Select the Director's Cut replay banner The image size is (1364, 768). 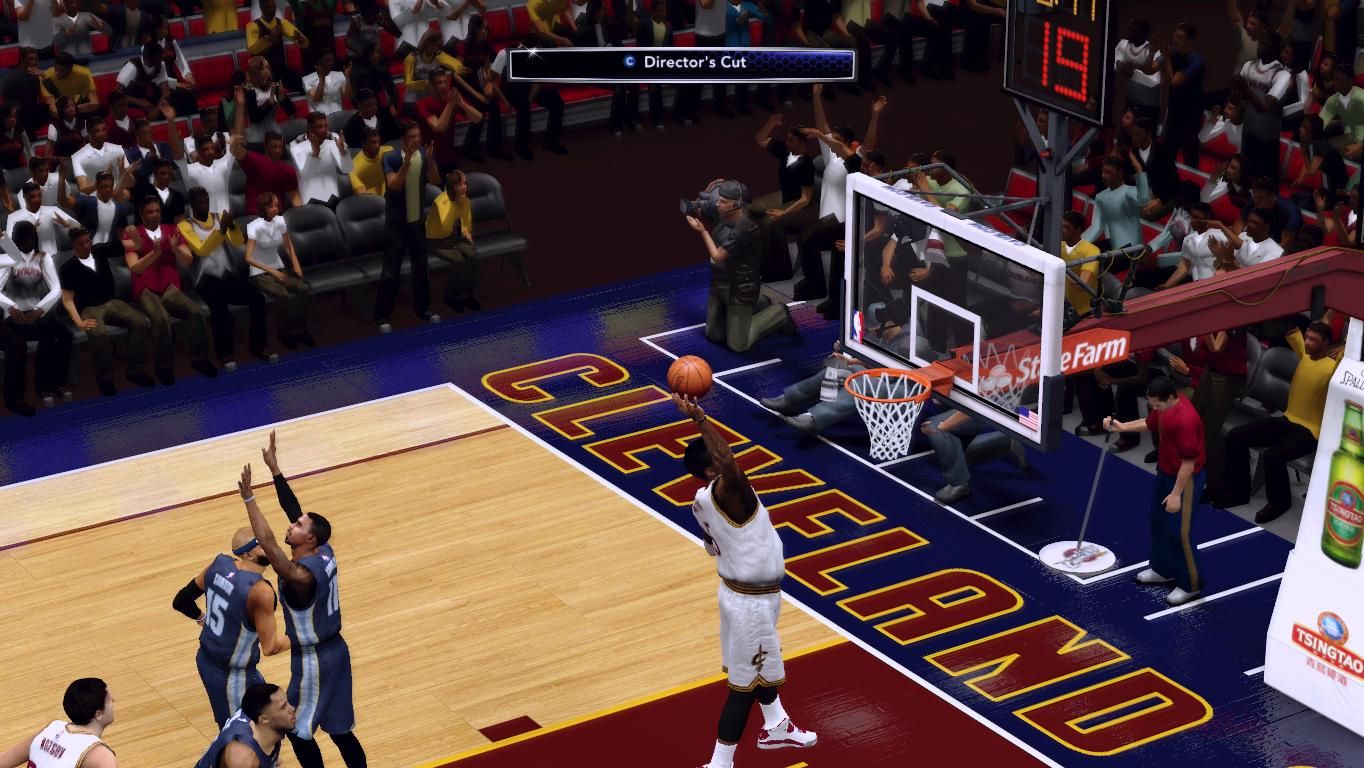682,63
